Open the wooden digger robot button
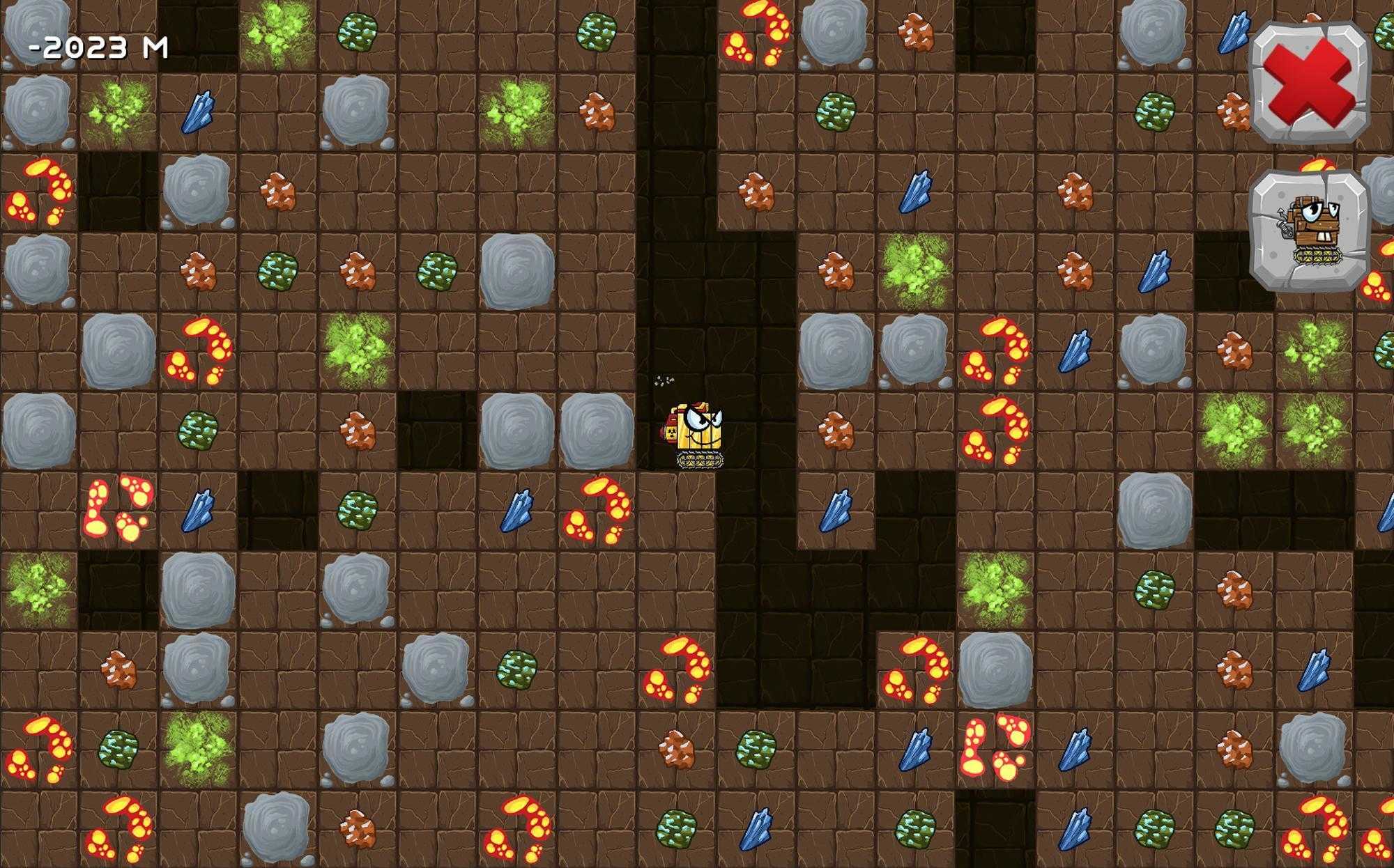The image size is (1394, 868). pyautogui.click(x=1310, y=230)
